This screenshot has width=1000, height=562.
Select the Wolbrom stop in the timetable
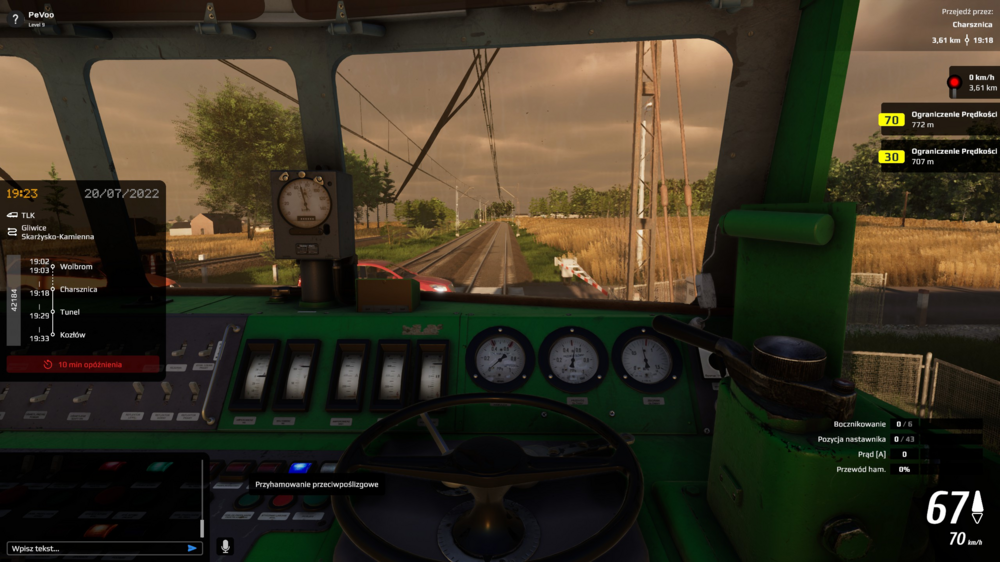pyautogui.click(x=77, y=267)
